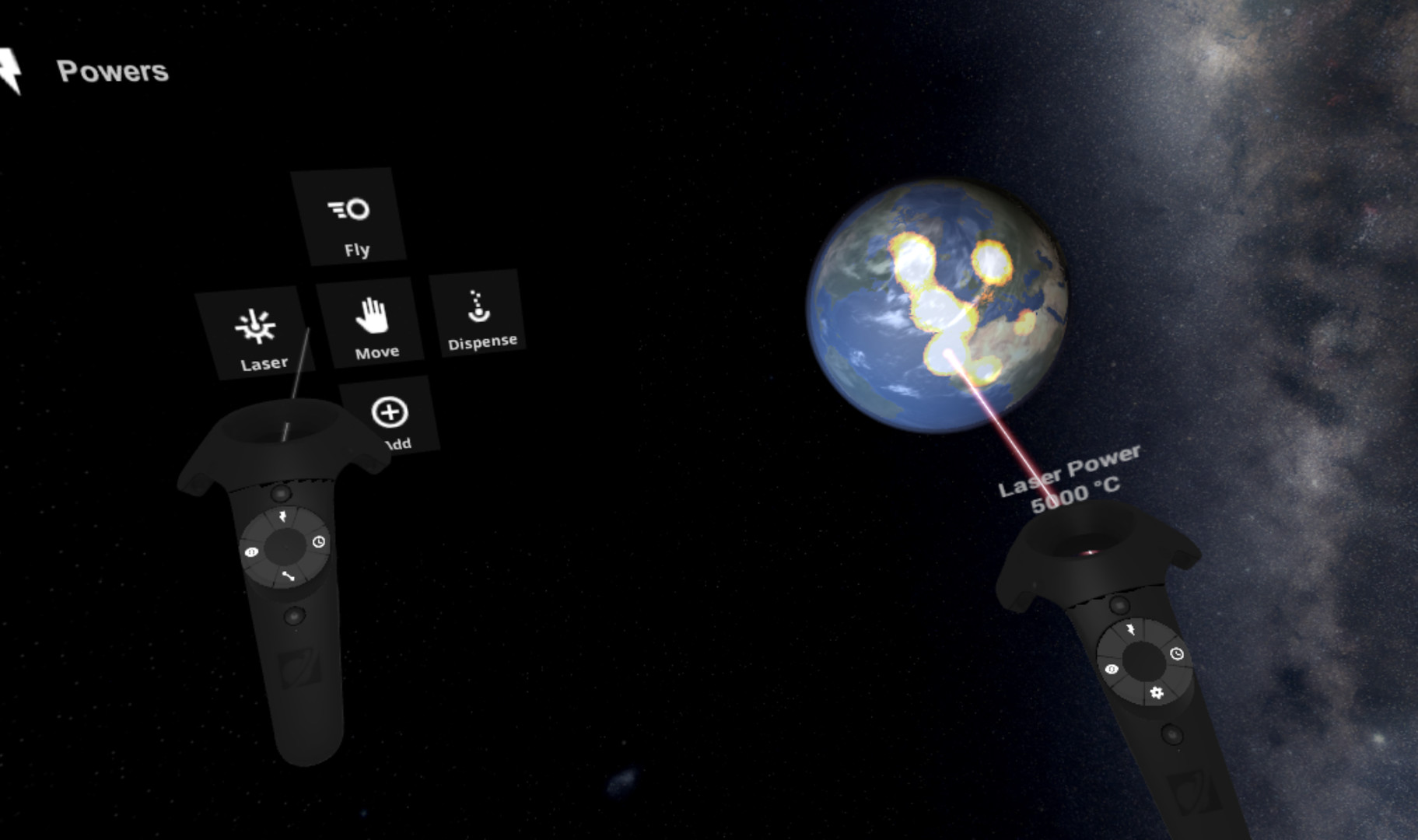Click the lightning bolt beside the Powers heading
Image resolution: width=1418 pixels, height=840 pixels.
(11, 70)
